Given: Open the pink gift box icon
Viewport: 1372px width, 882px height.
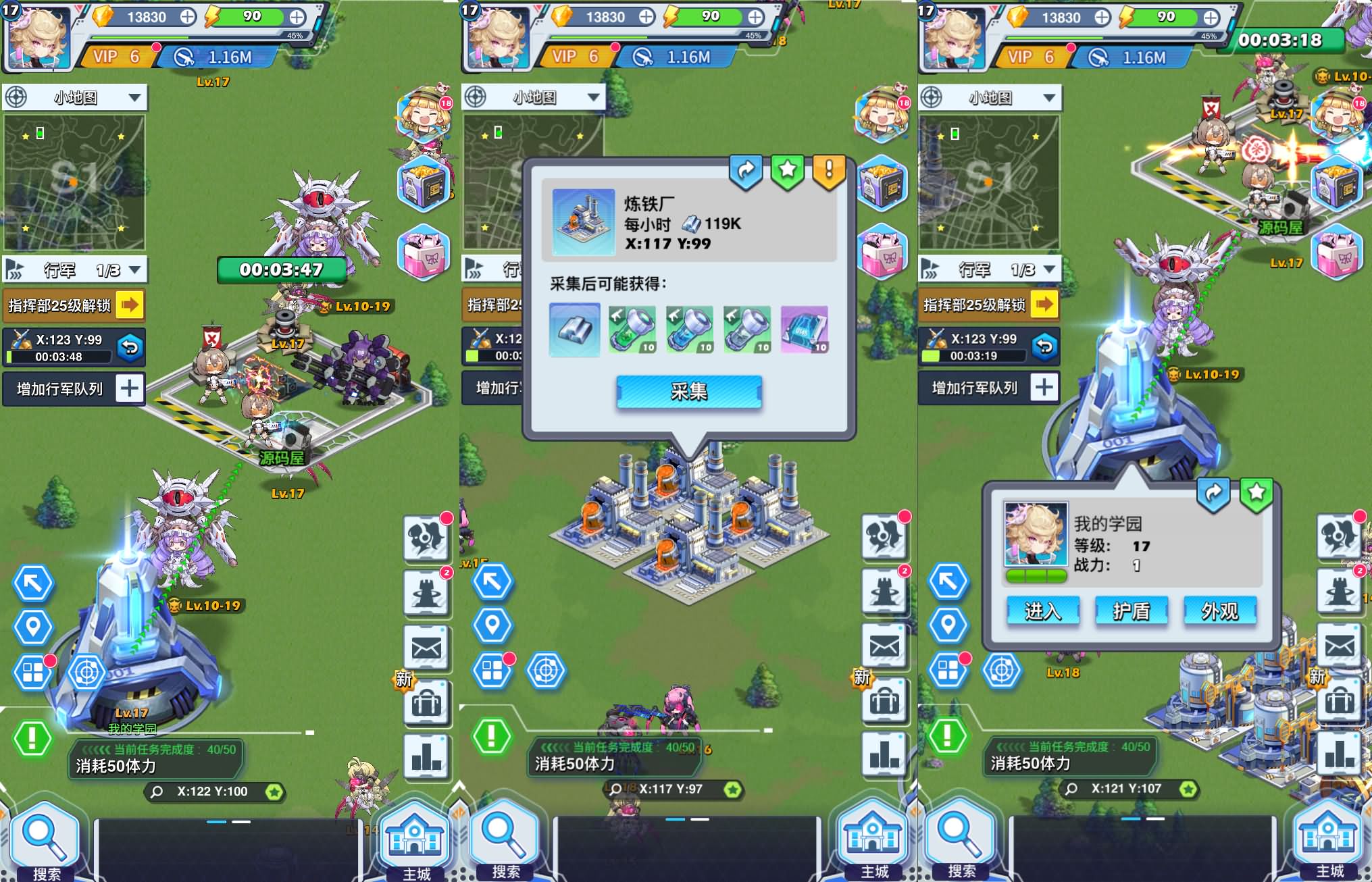Looking at the screenshot, I should (x=424, y=251).
